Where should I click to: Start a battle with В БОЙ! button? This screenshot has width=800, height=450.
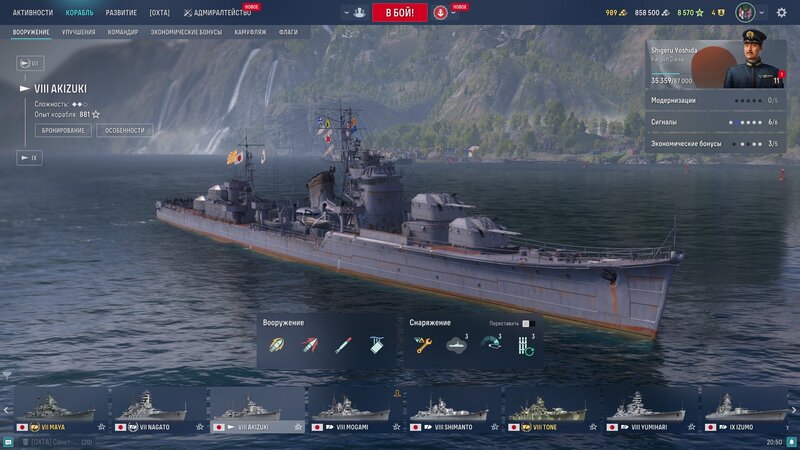coord(399,13)
